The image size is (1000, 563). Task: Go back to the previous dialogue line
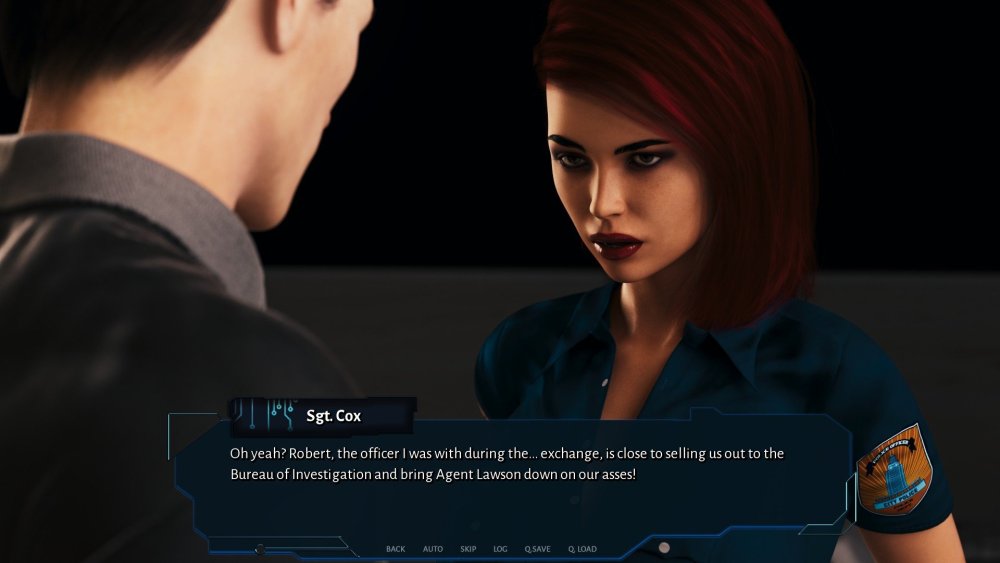[395, 549]
